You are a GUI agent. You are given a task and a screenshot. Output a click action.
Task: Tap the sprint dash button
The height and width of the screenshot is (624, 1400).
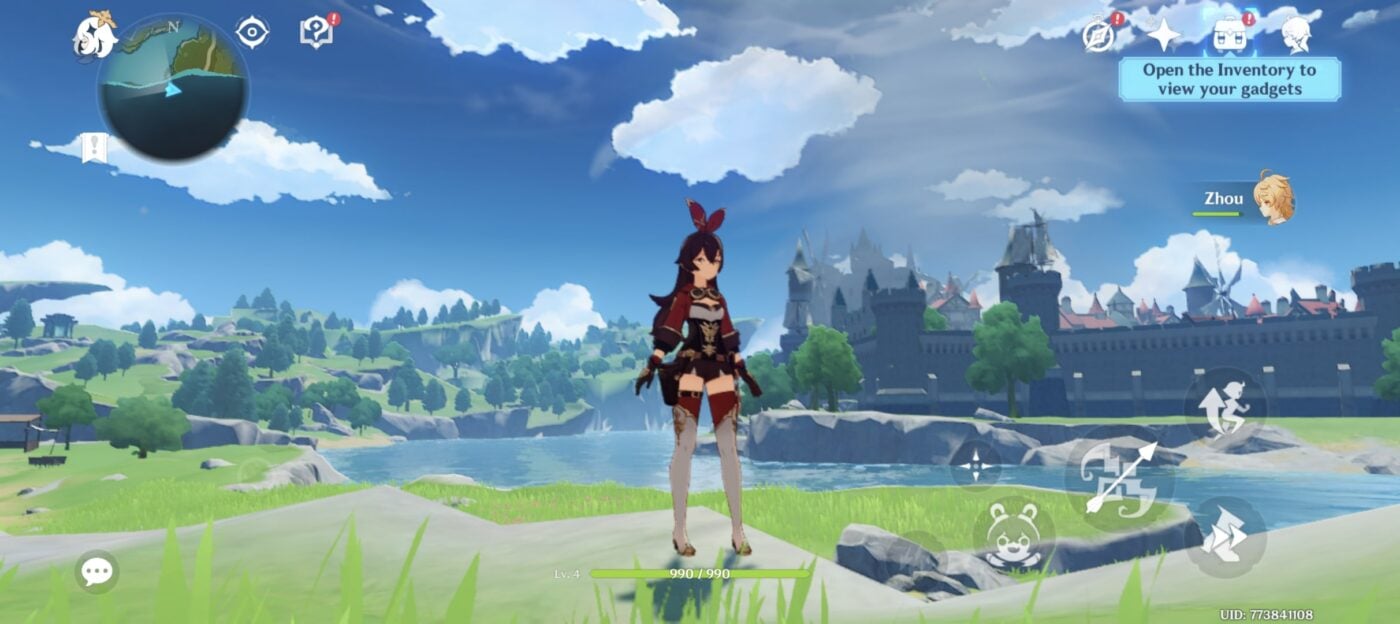click(x=1225, y=536)
